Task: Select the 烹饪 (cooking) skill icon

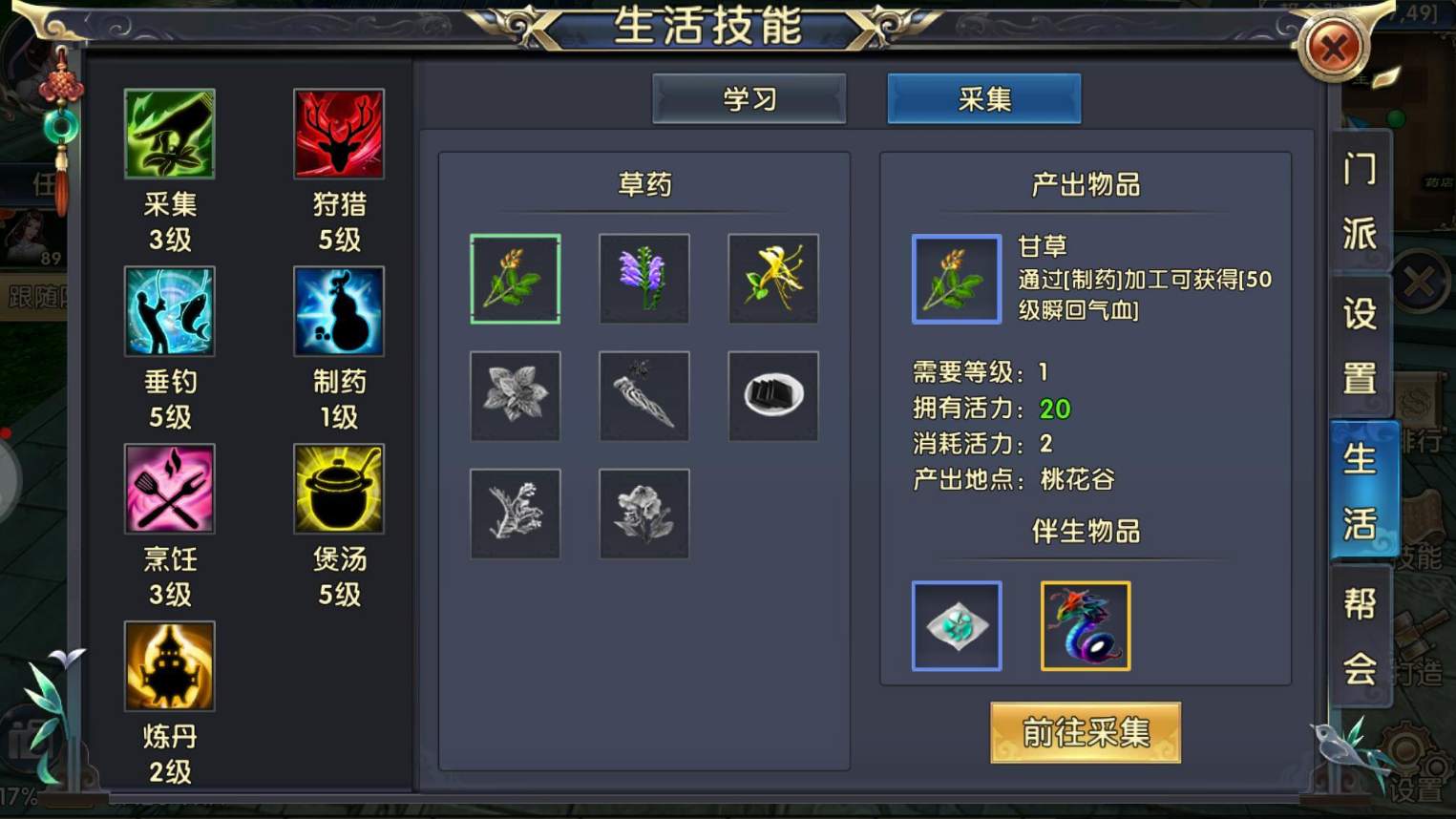Action: tap(170, 489)
